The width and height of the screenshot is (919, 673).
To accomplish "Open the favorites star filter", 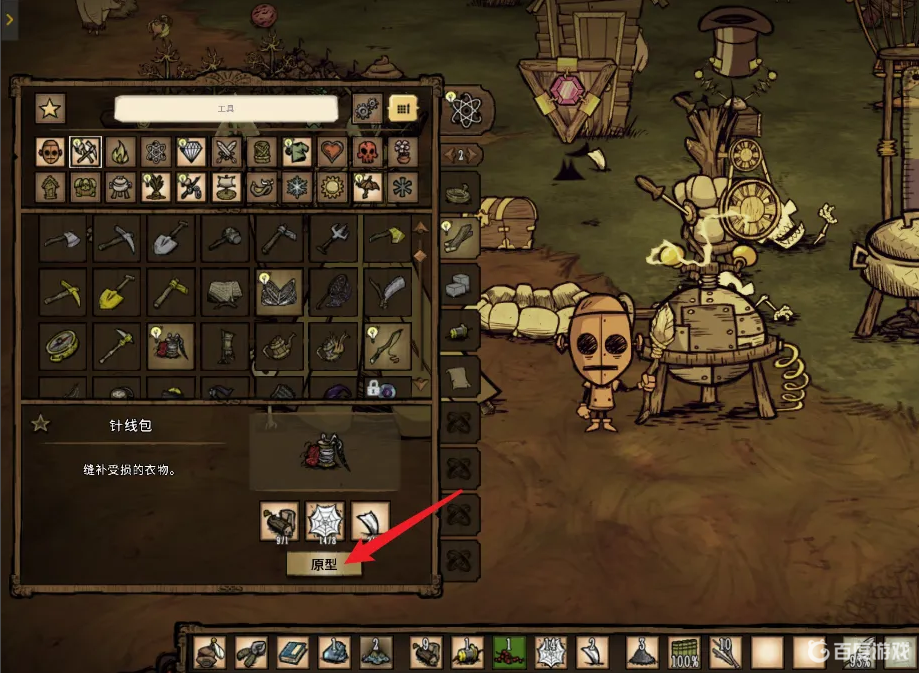I will pos(50,108).
